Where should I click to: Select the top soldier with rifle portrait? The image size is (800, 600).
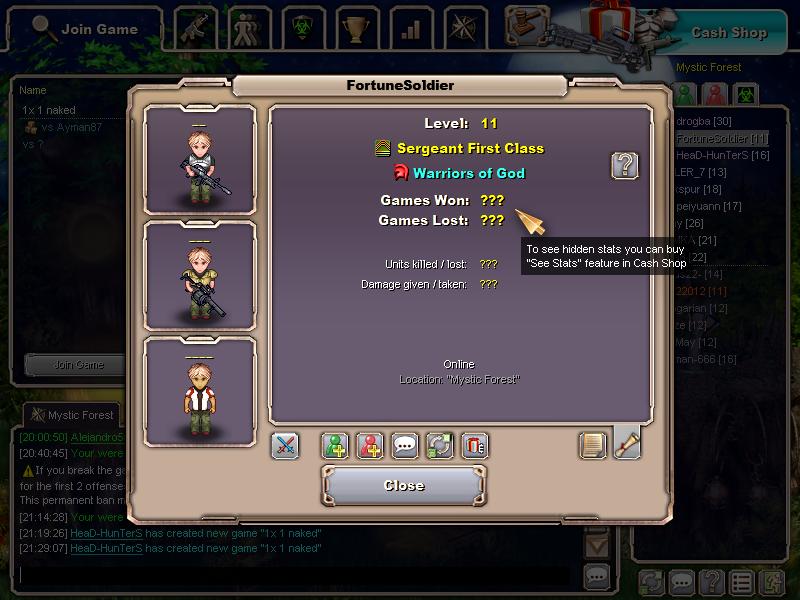200,160
